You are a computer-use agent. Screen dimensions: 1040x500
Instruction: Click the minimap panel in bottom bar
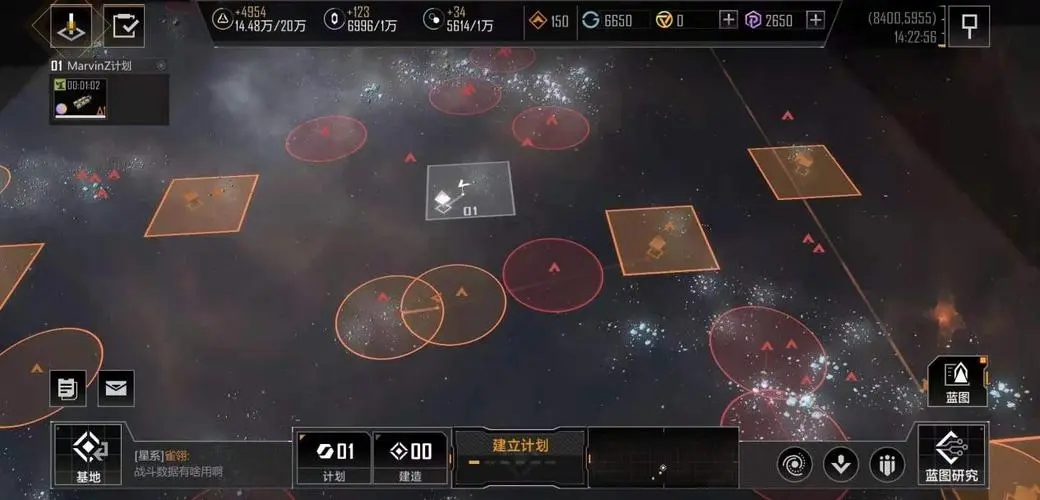(x=662, y=457)
